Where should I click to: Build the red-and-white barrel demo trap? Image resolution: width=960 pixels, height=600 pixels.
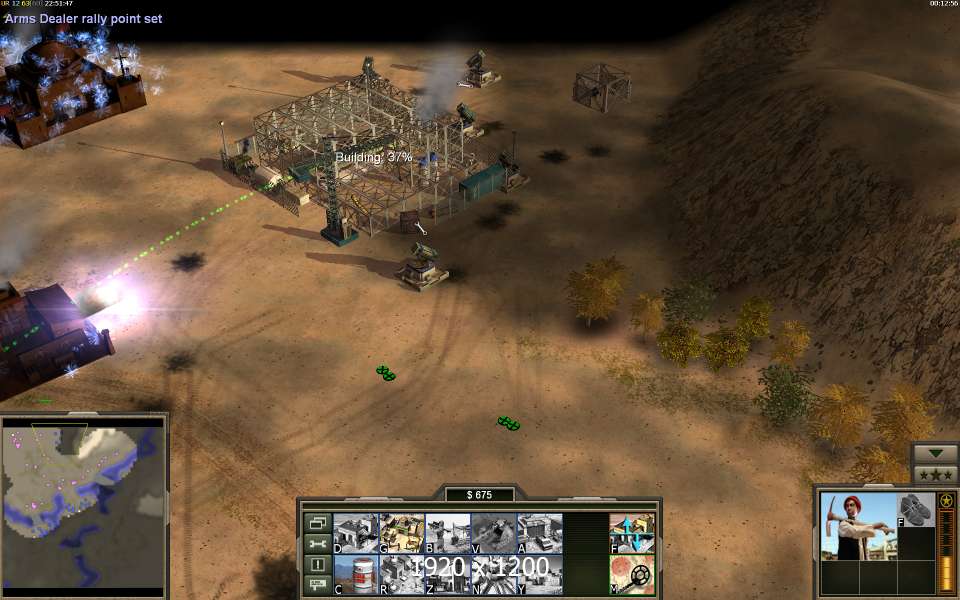[355, 575]
